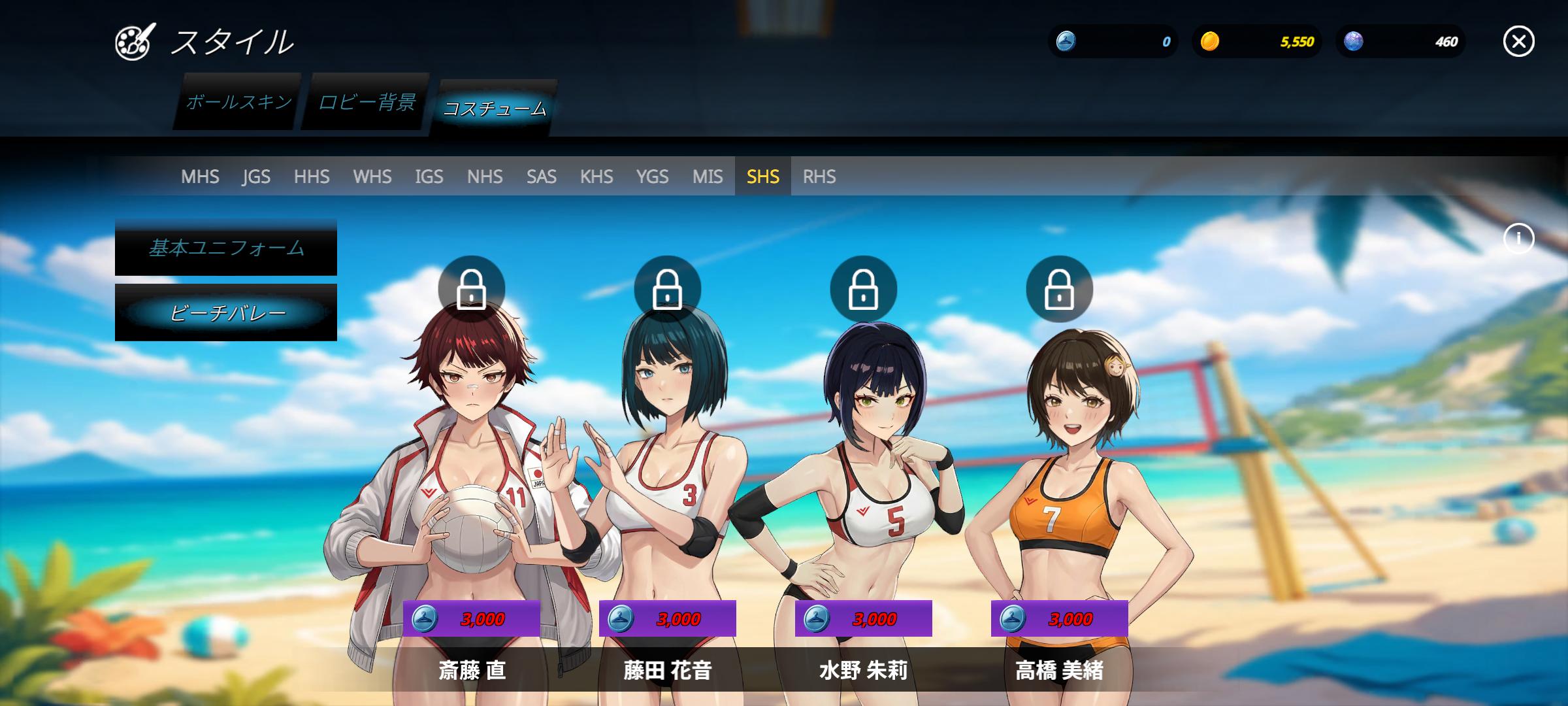Close the Style screen
Screen dimensions: 1568x706
(x=1518, y=42)
